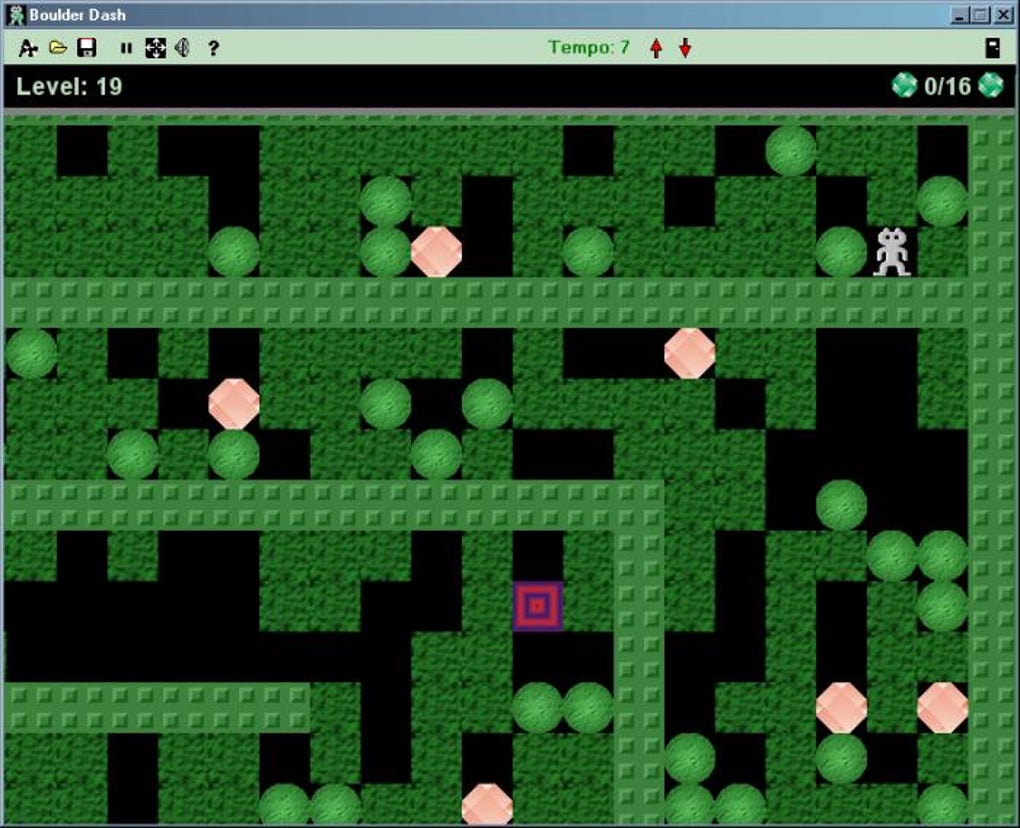Toggle fullscreen with the four-arrows icon
The width and height of the screenshot is (1020, 828).
(155, 48)
